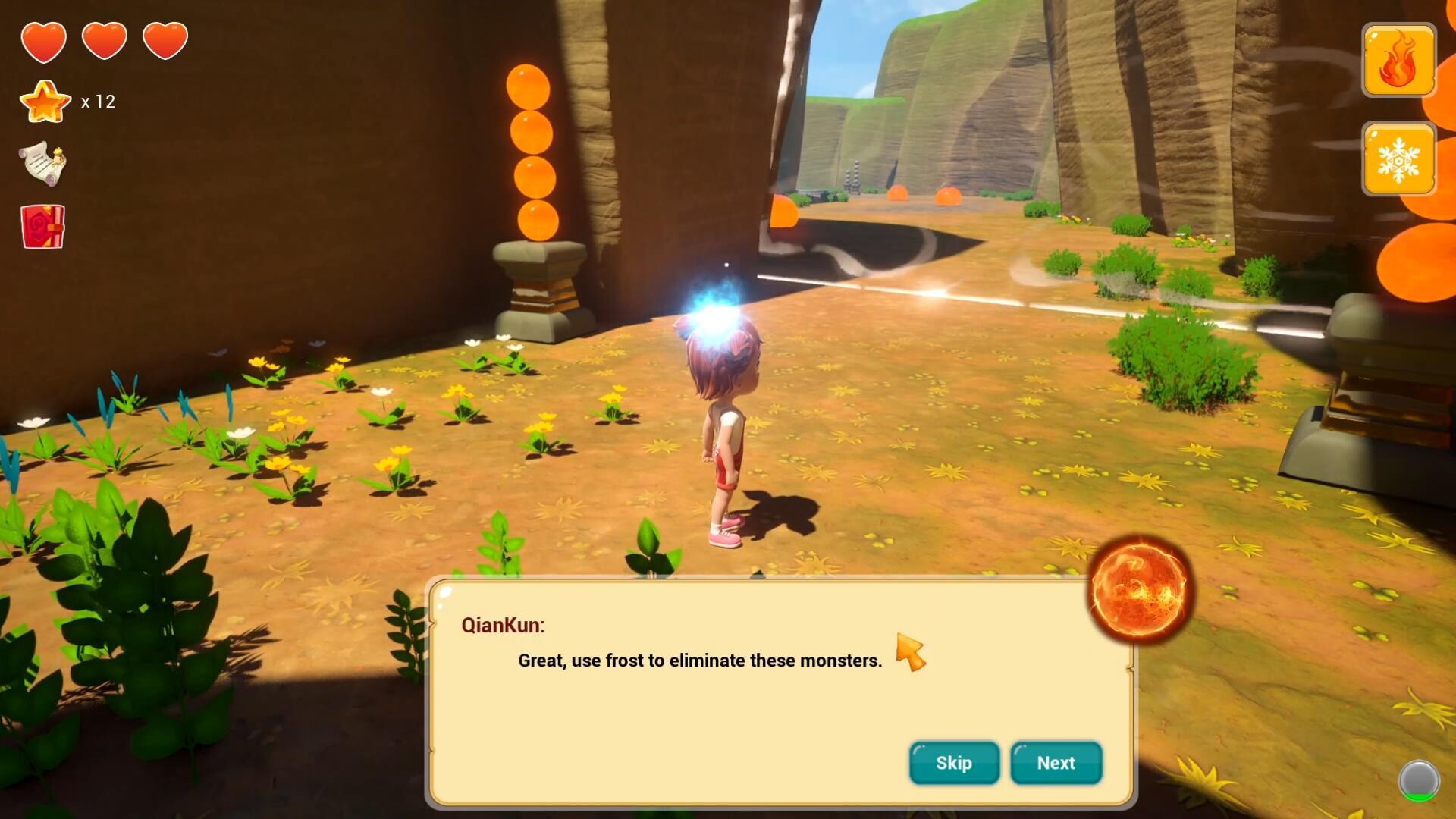This screenshot has width=1456, height=819.
Task: Click the first heart in the health bar
Action: coord(44,39)
